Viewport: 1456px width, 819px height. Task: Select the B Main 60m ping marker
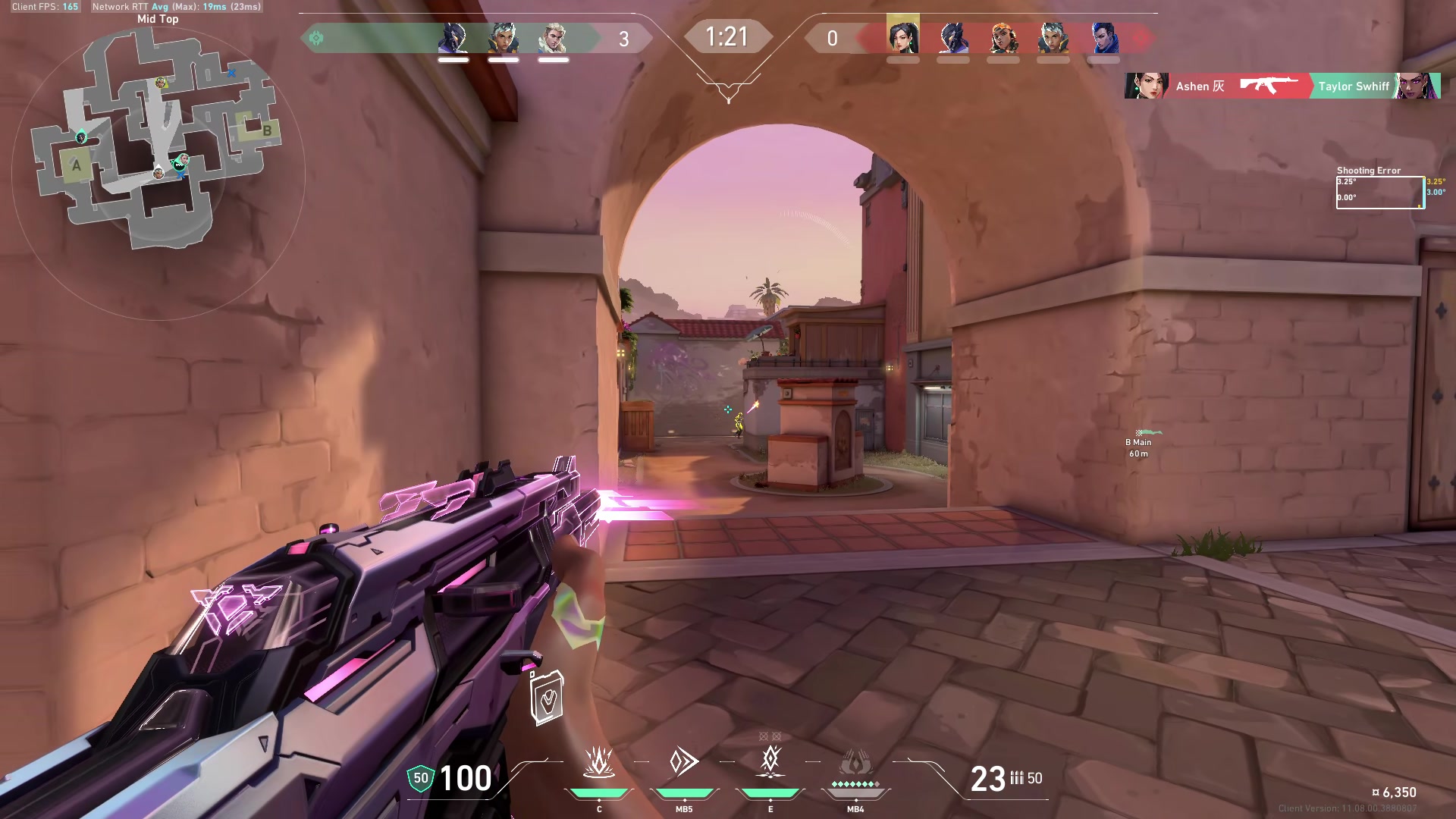pyautogui.click(x=1138, y=442)
